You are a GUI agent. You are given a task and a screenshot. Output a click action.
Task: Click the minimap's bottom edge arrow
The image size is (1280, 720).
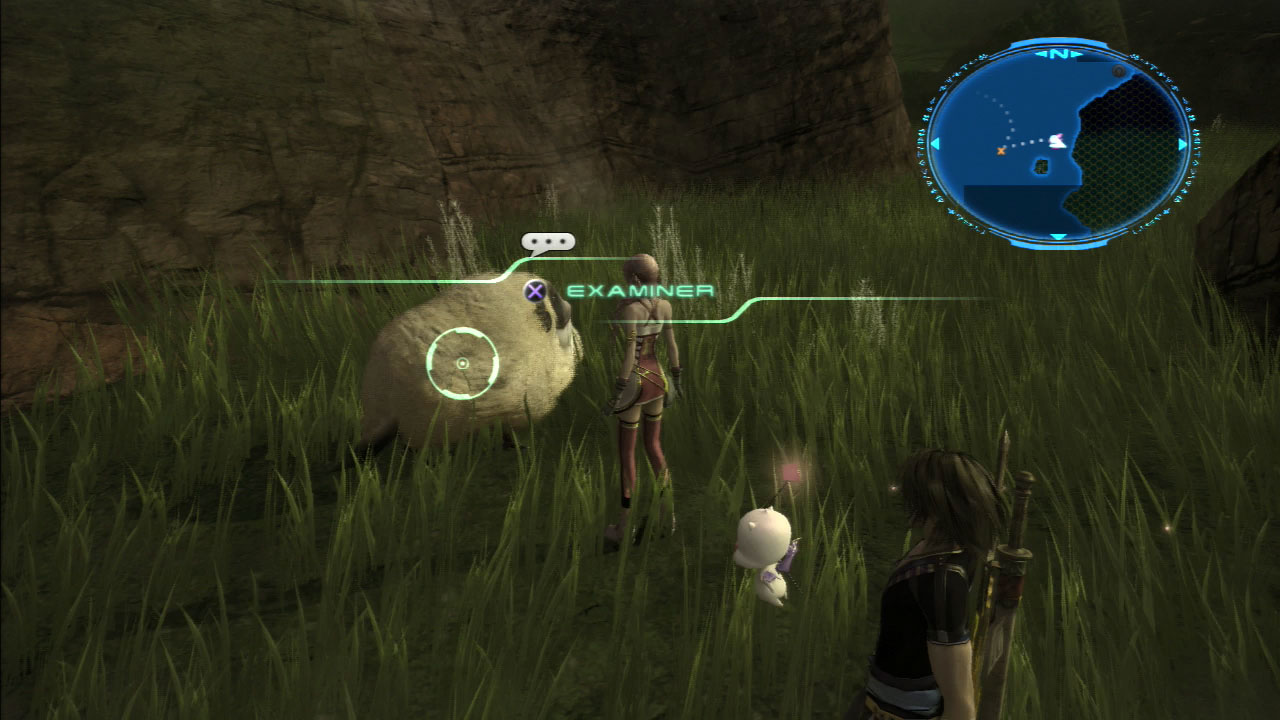click(x=1058, y=236)
